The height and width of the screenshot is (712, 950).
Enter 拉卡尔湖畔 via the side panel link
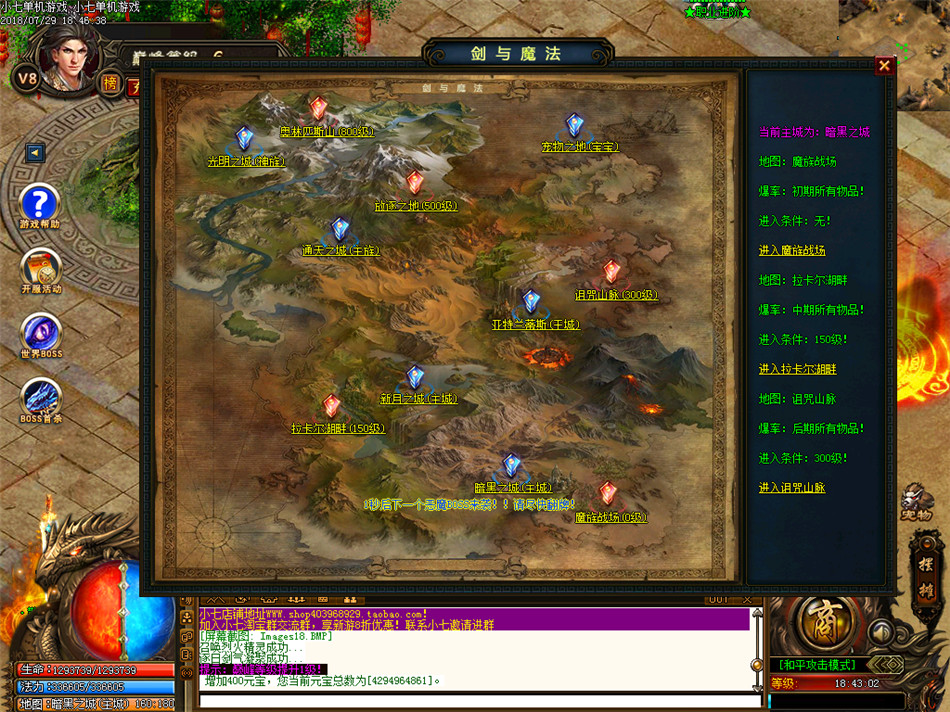point(797,369)
